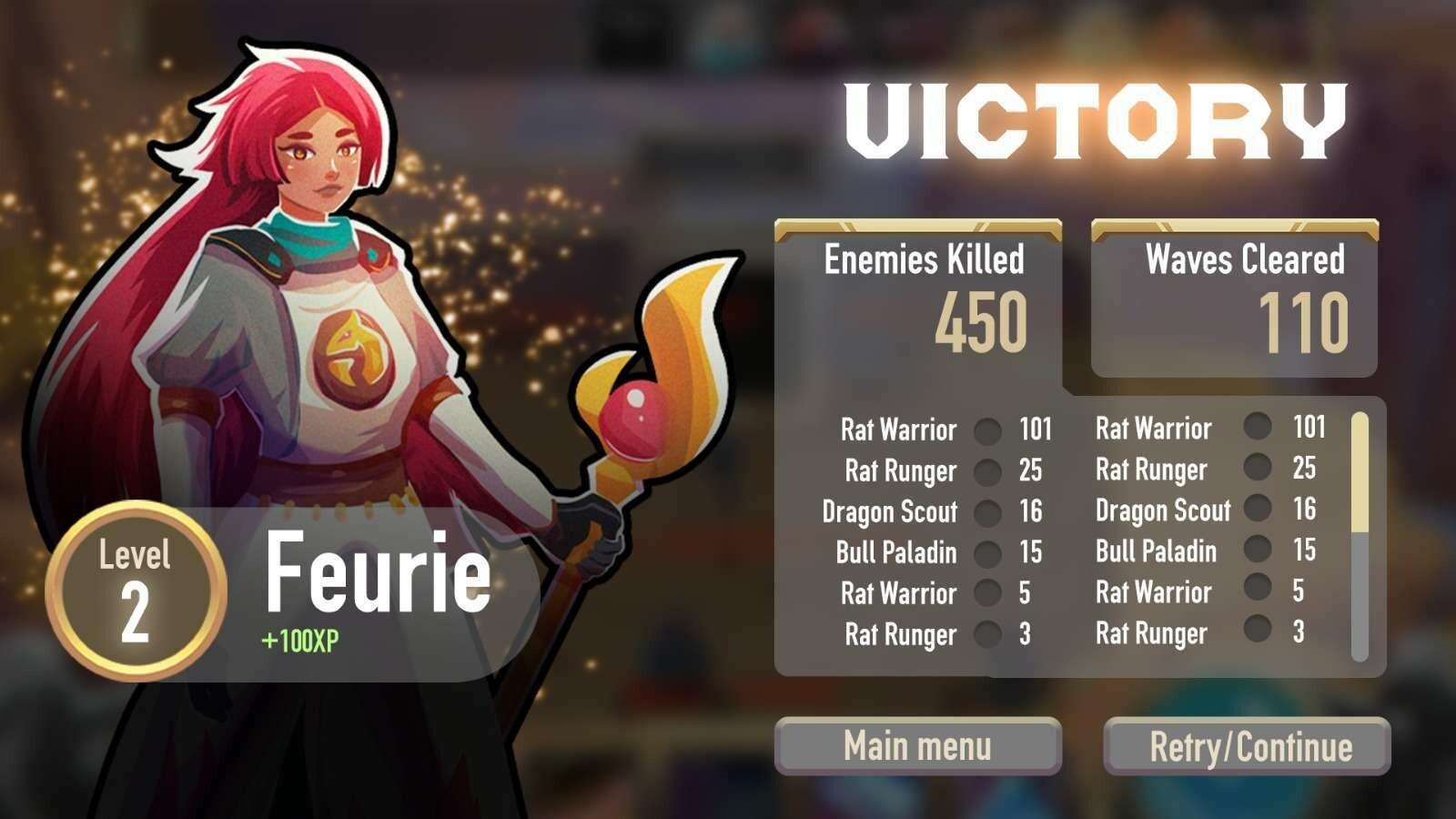
Task: Click the flame emblem on Feurie's chest armor
Action: point(355,350)
